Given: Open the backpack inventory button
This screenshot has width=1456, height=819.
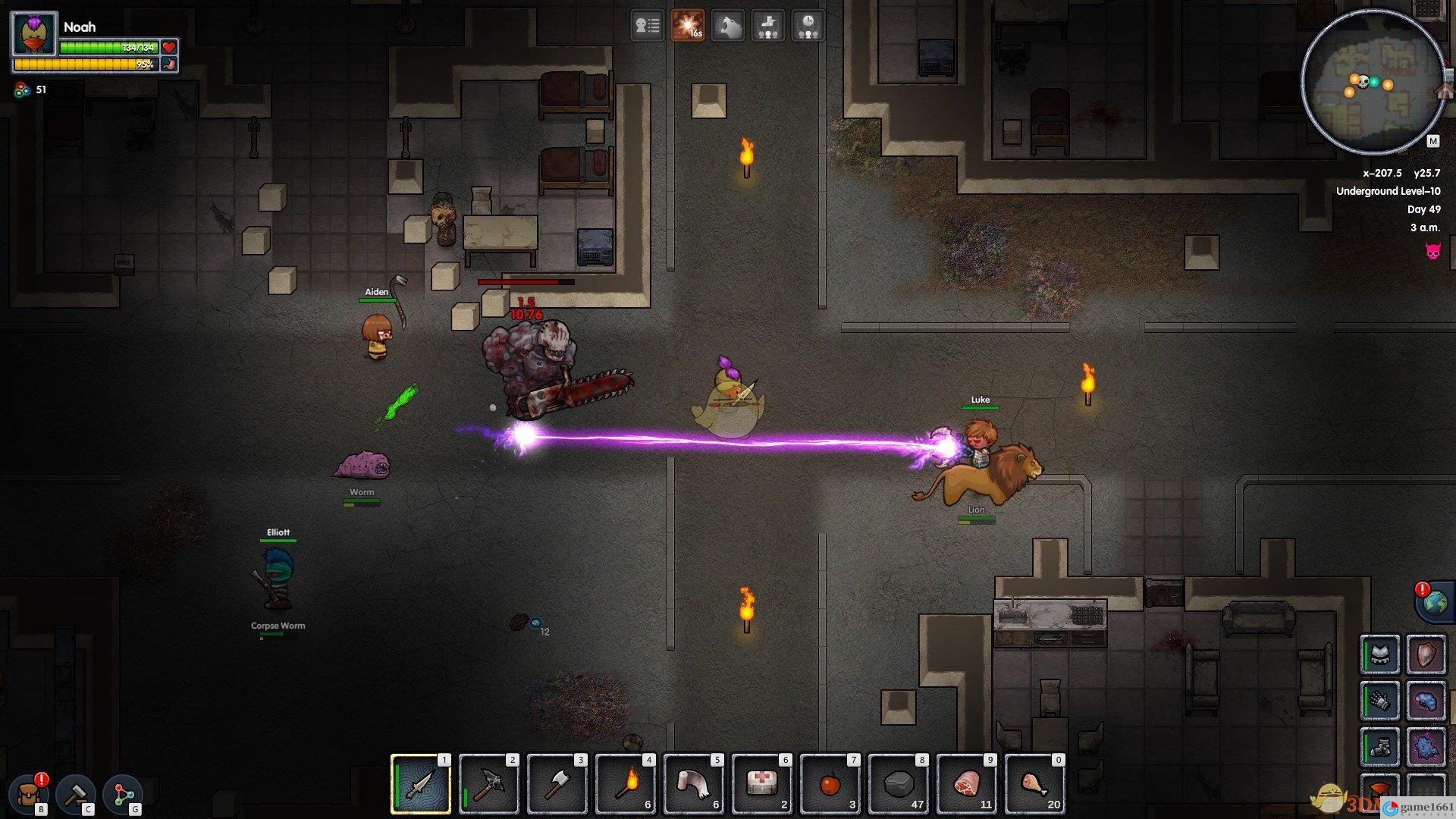Looking at the screenshot, I should [x=32, y=793].
